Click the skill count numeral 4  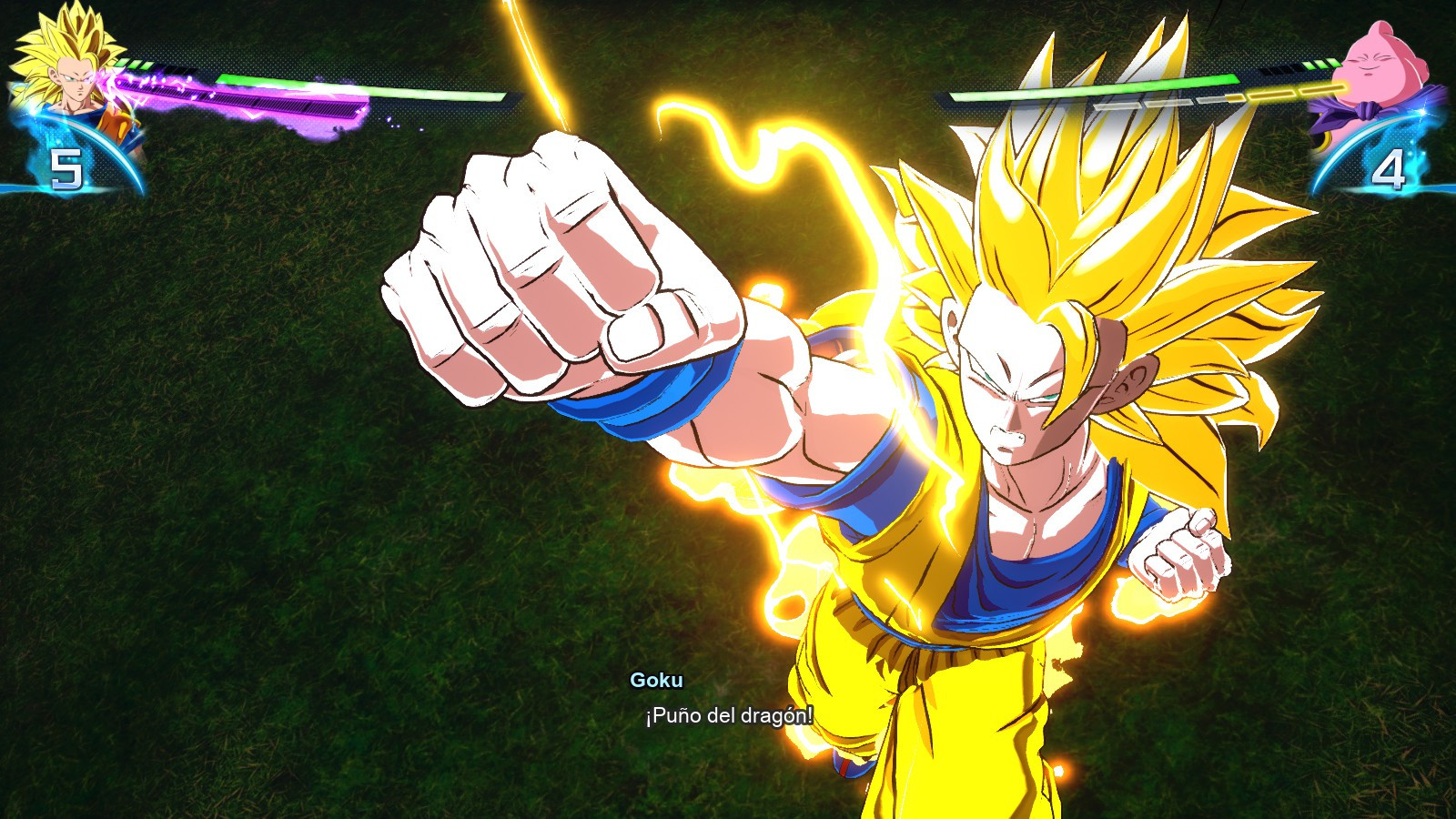[x=1391, y=167]
